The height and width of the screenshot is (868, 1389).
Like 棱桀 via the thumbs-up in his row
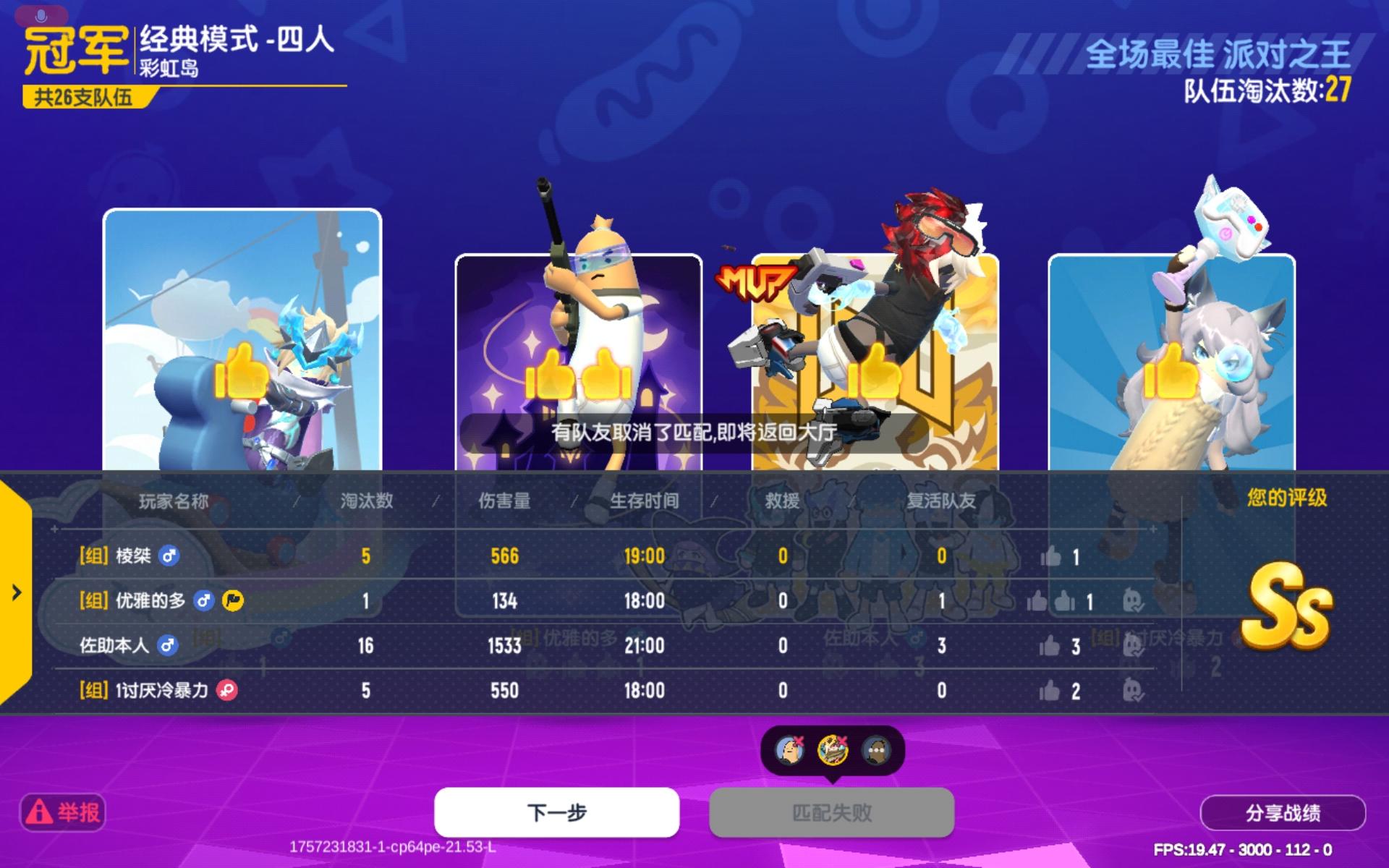coord(1050,556)
